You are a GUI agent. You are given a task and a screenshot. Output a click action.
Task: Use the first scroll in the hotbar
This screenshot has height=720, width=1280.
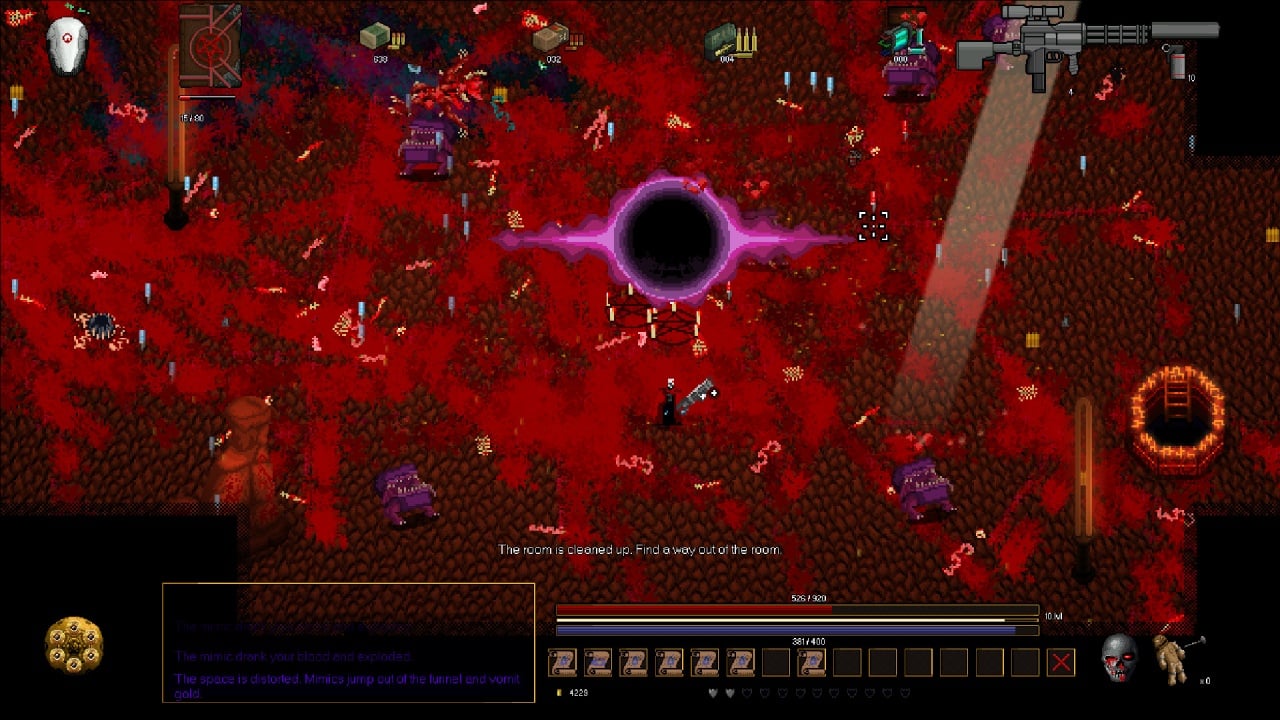coord(562,662)
